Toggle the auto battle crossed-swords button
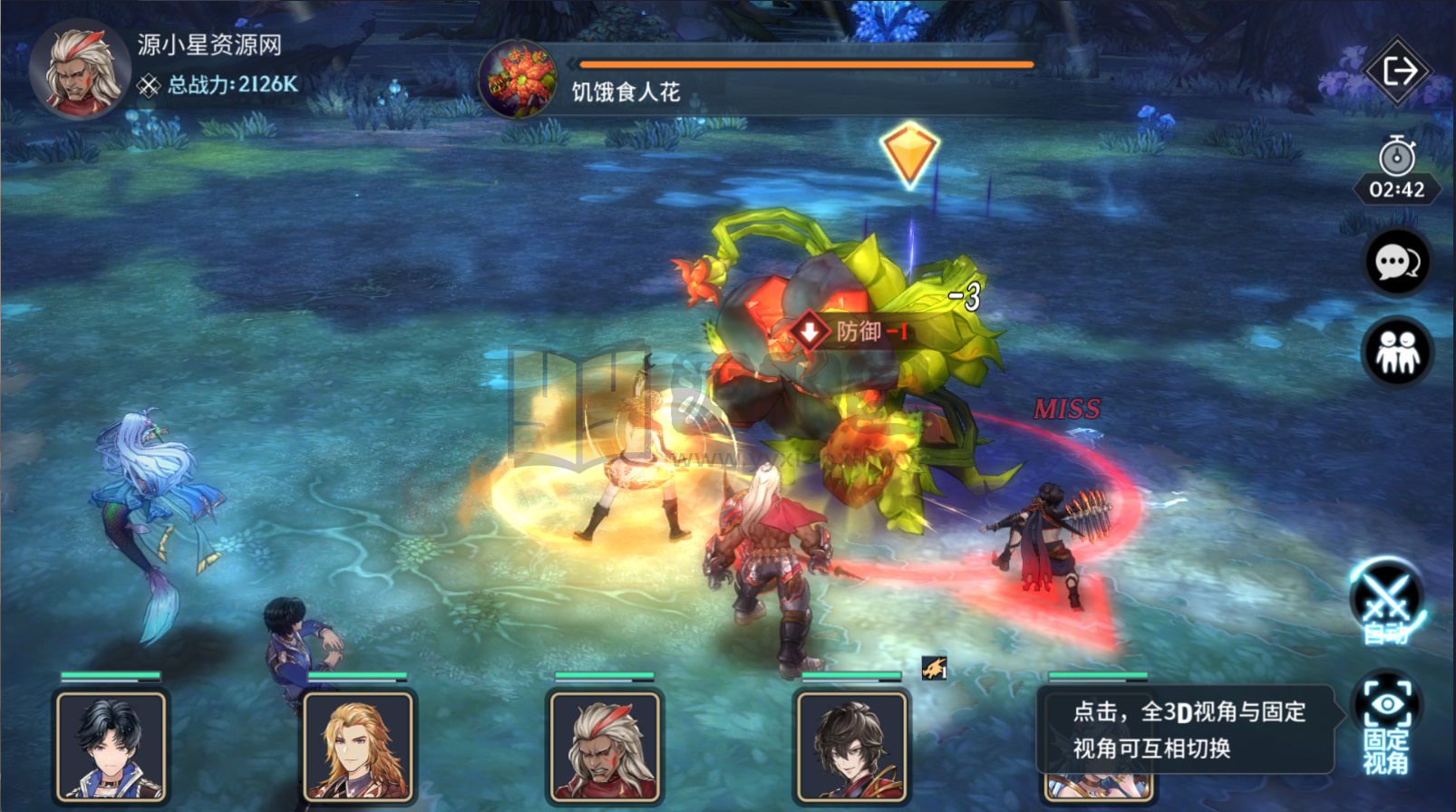The image size is (1456, 812). tap(1386, 601)
